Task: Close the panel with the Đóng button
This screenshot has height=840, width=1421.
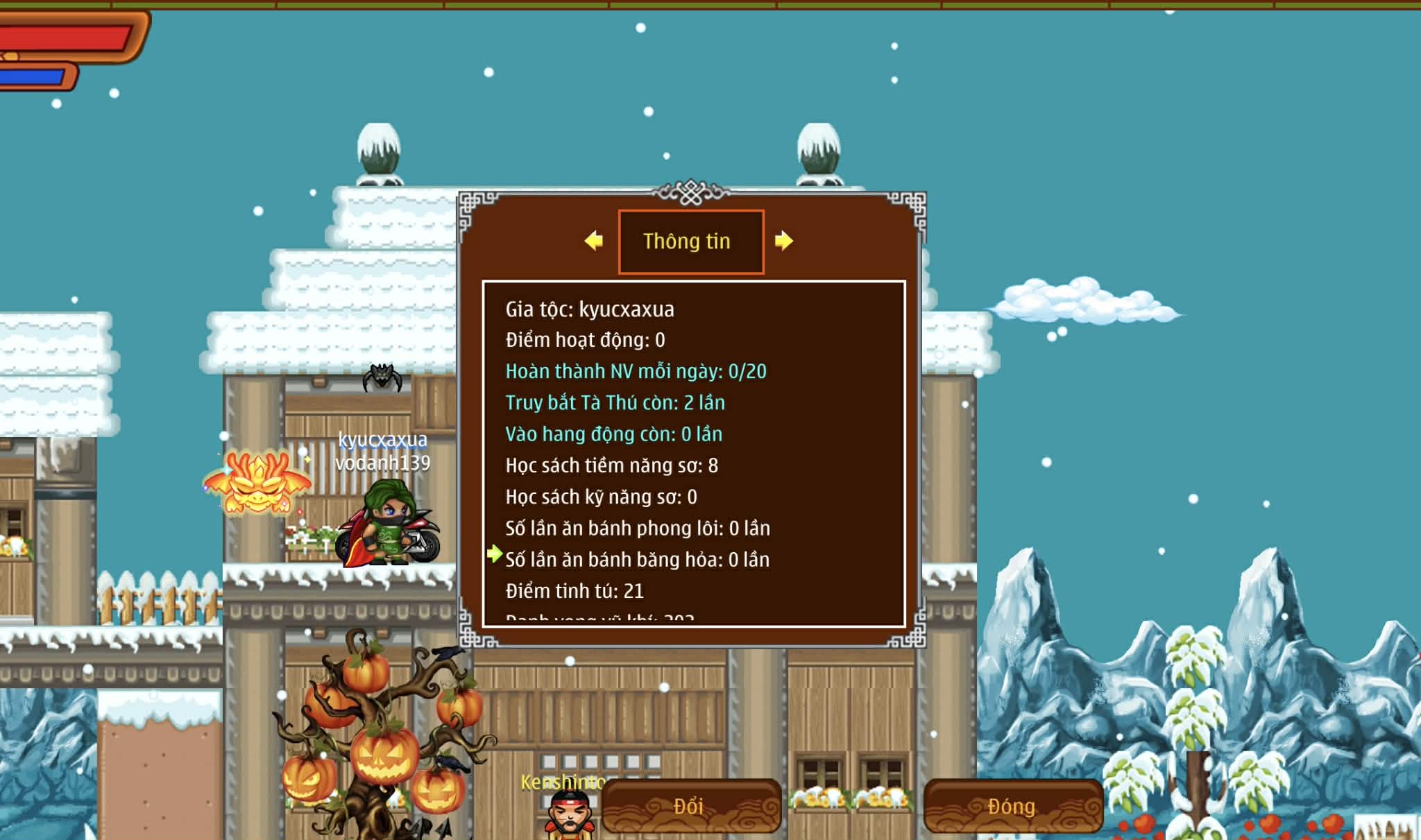Action: (x=1012, y=806)
